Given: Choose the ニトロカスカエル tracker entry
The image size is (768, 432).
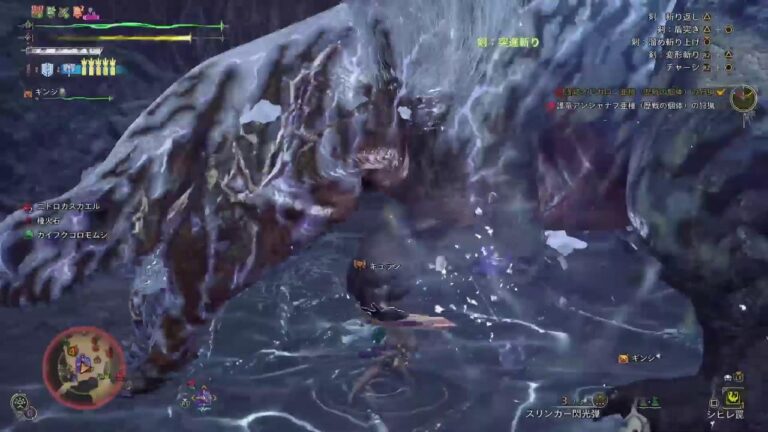Looking at the screenshot, I should tap(69, 208).
